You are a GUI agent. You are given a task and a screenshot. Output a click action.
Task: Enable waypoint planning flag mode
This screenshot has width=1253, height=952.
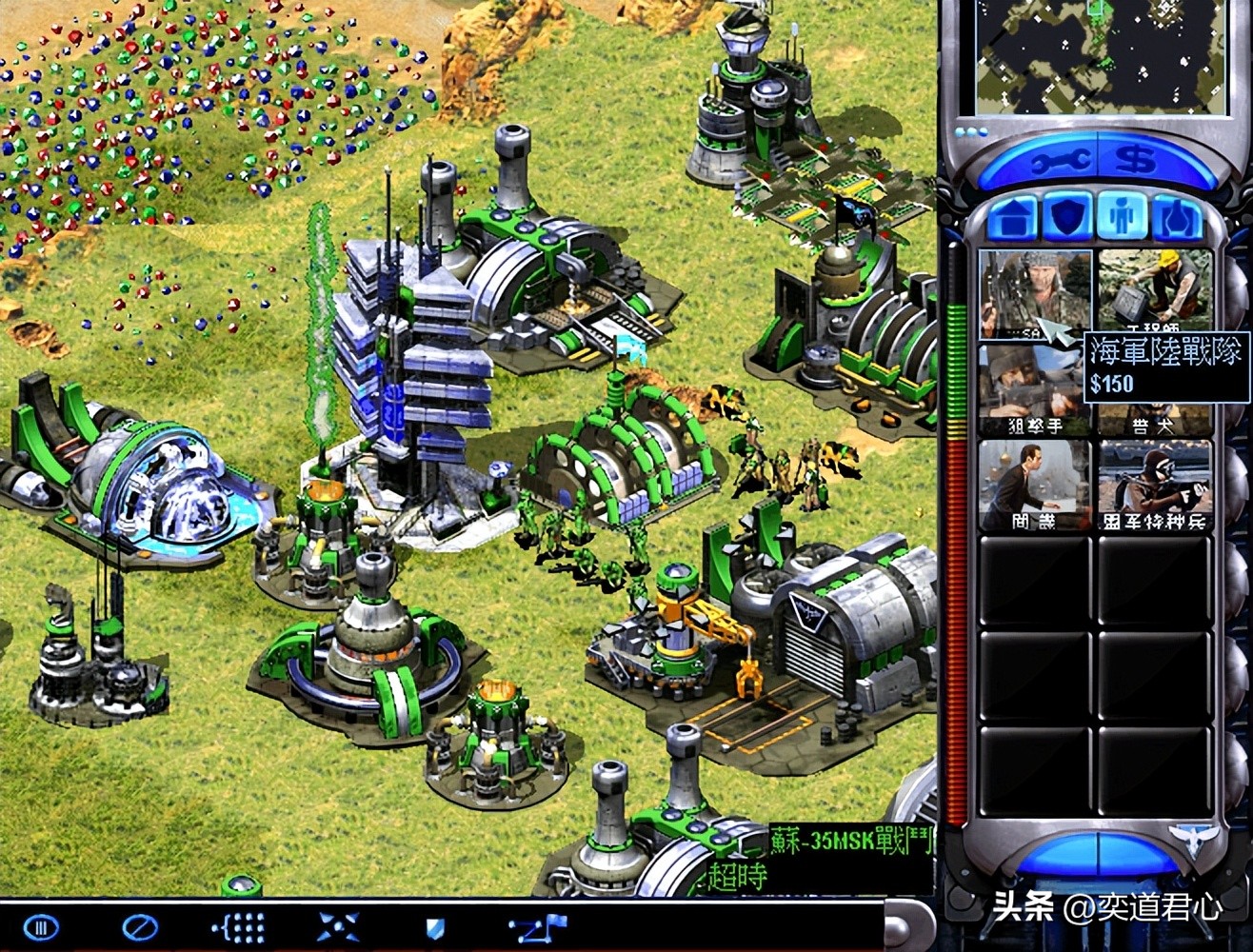coord(538,926)
